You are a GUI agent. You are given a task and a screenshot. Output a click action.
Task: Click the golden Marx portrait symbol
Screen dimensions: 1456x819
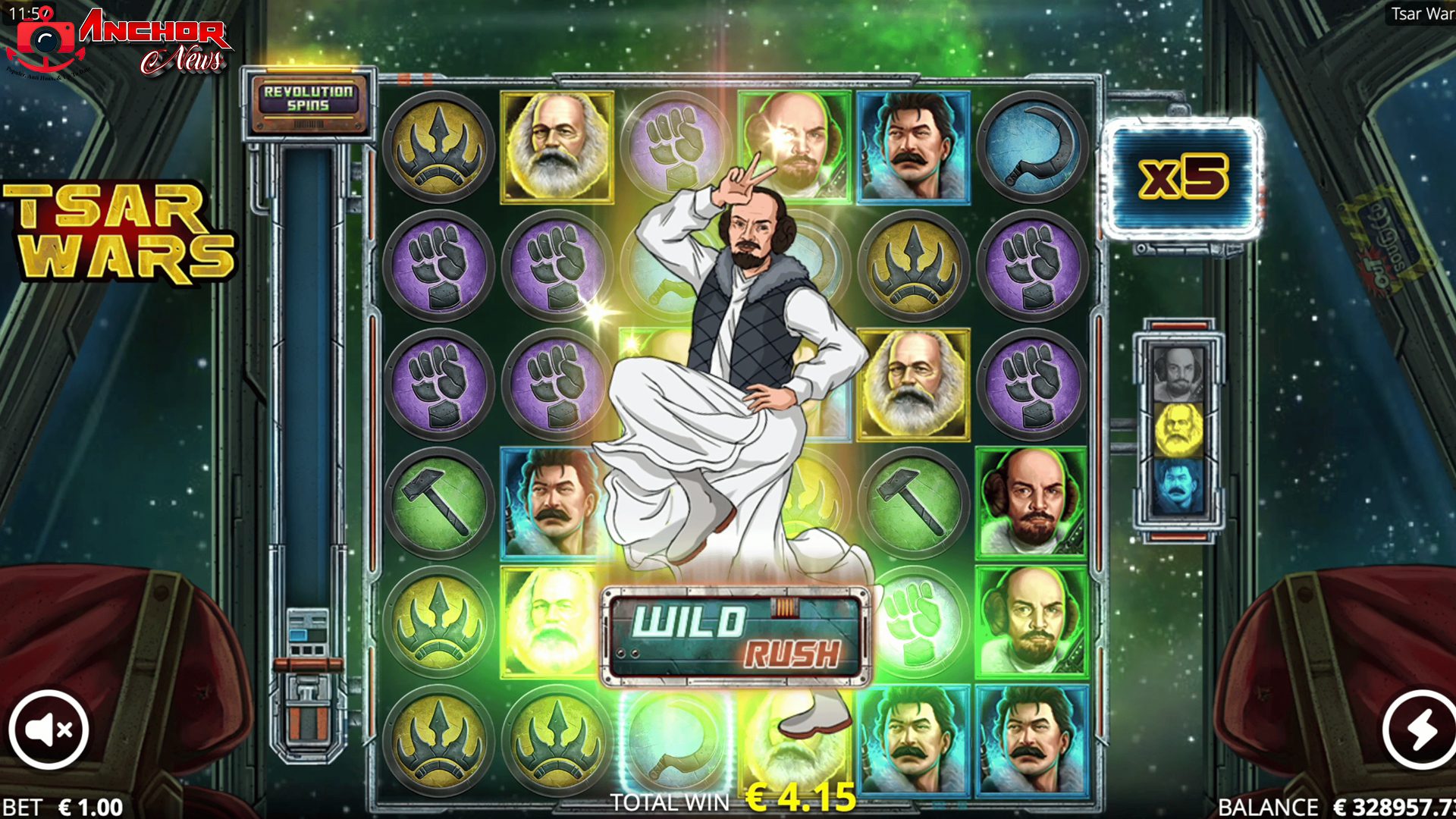[x=556, y=147]
